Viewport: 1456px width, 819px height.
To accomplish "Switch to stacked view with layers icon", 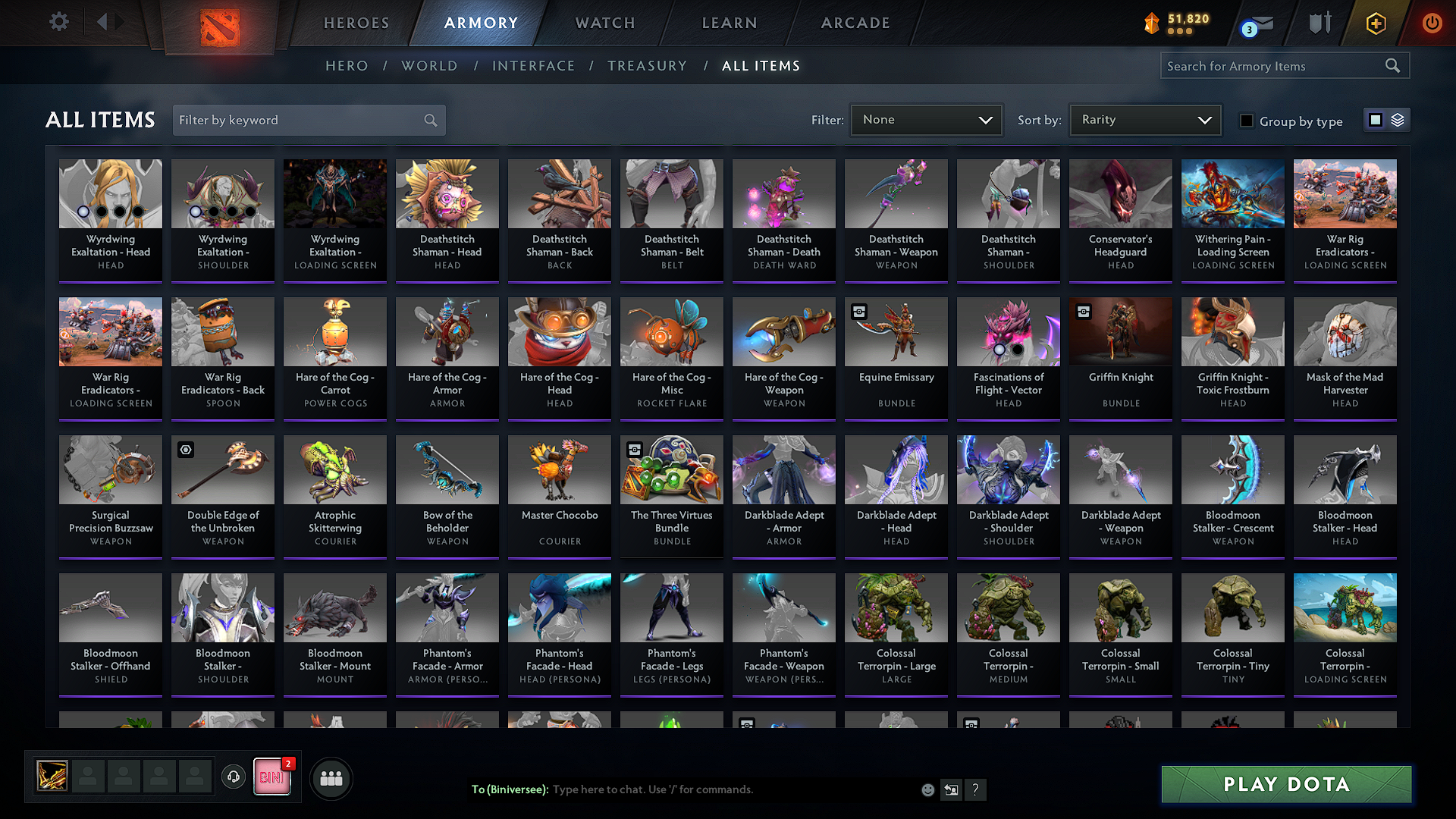I will point(1396,119).
